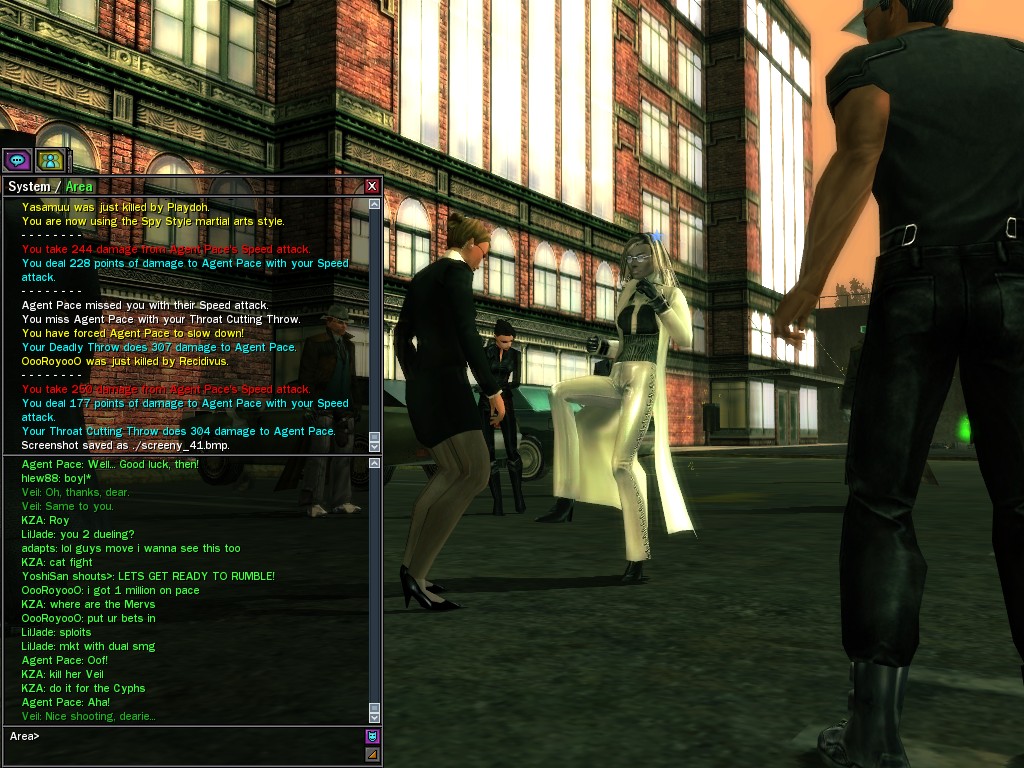Screen dimensions: 1024x768
Task: Select the System channel label in title
Action: pyautogui.click(x=28, y=187)
